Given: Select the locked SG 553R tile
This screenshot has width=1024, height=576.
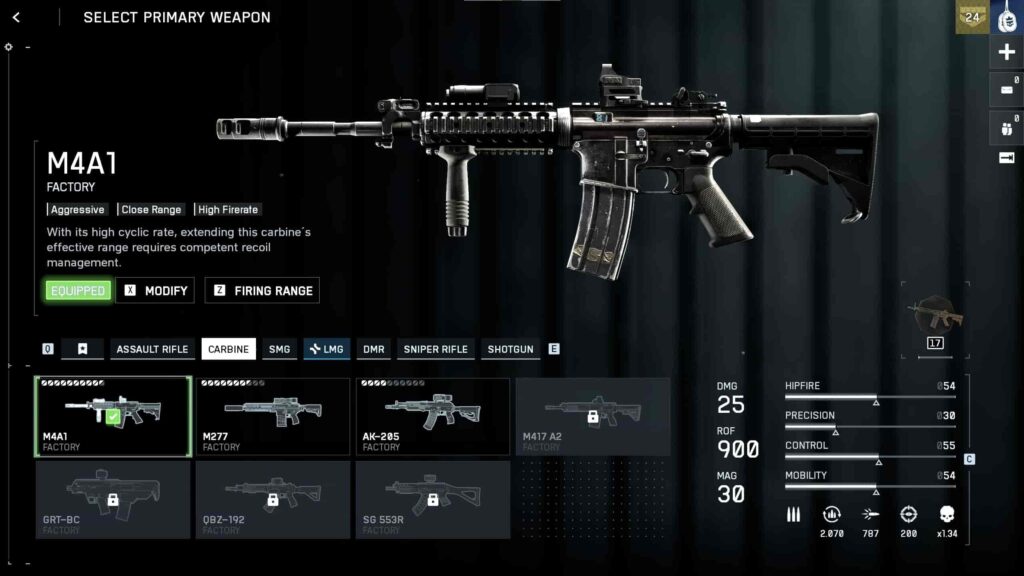Looking at the screenshot, I should [x=433, y=499].
